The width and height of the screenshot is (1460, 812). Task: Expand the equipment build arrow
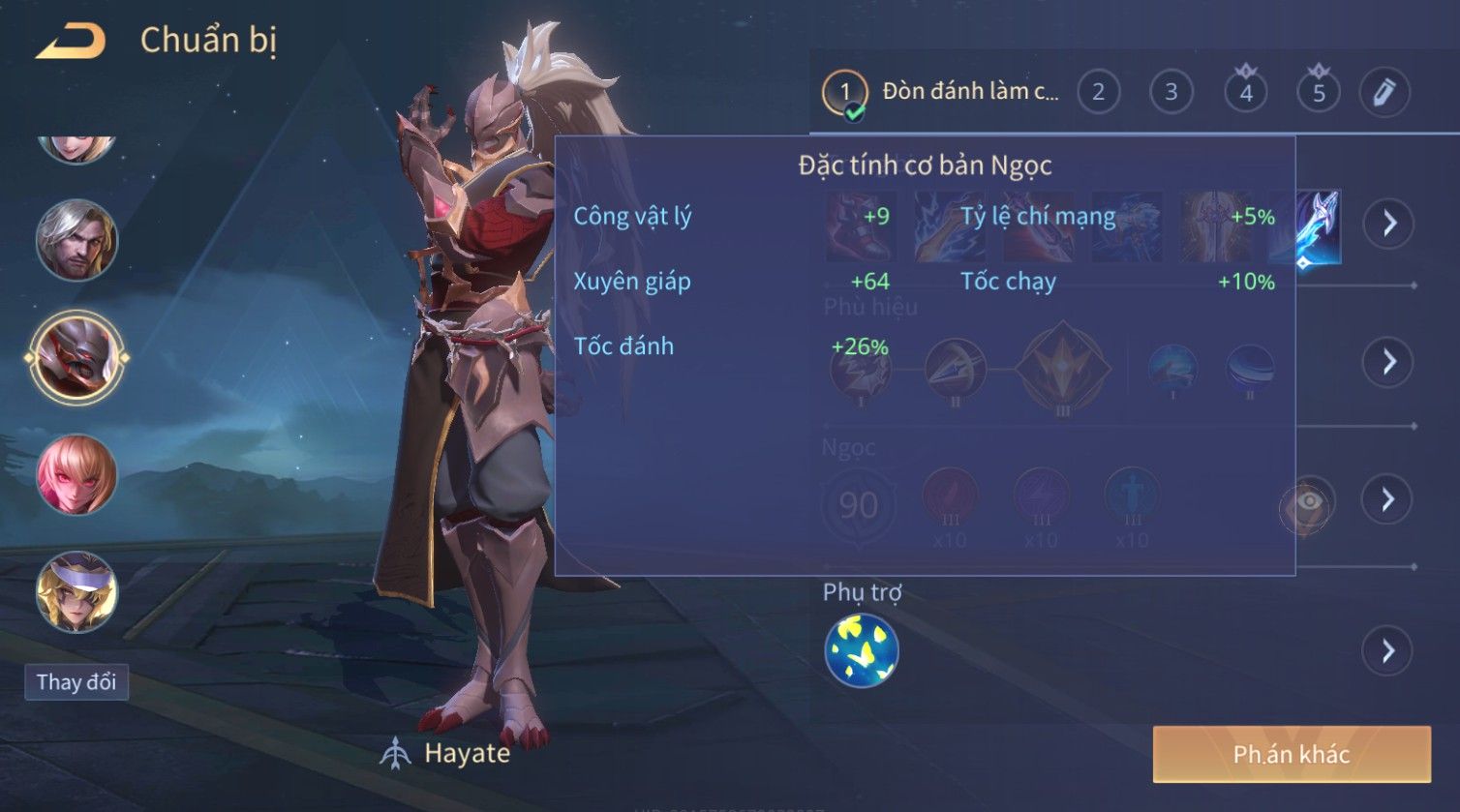pos(1389,225)
